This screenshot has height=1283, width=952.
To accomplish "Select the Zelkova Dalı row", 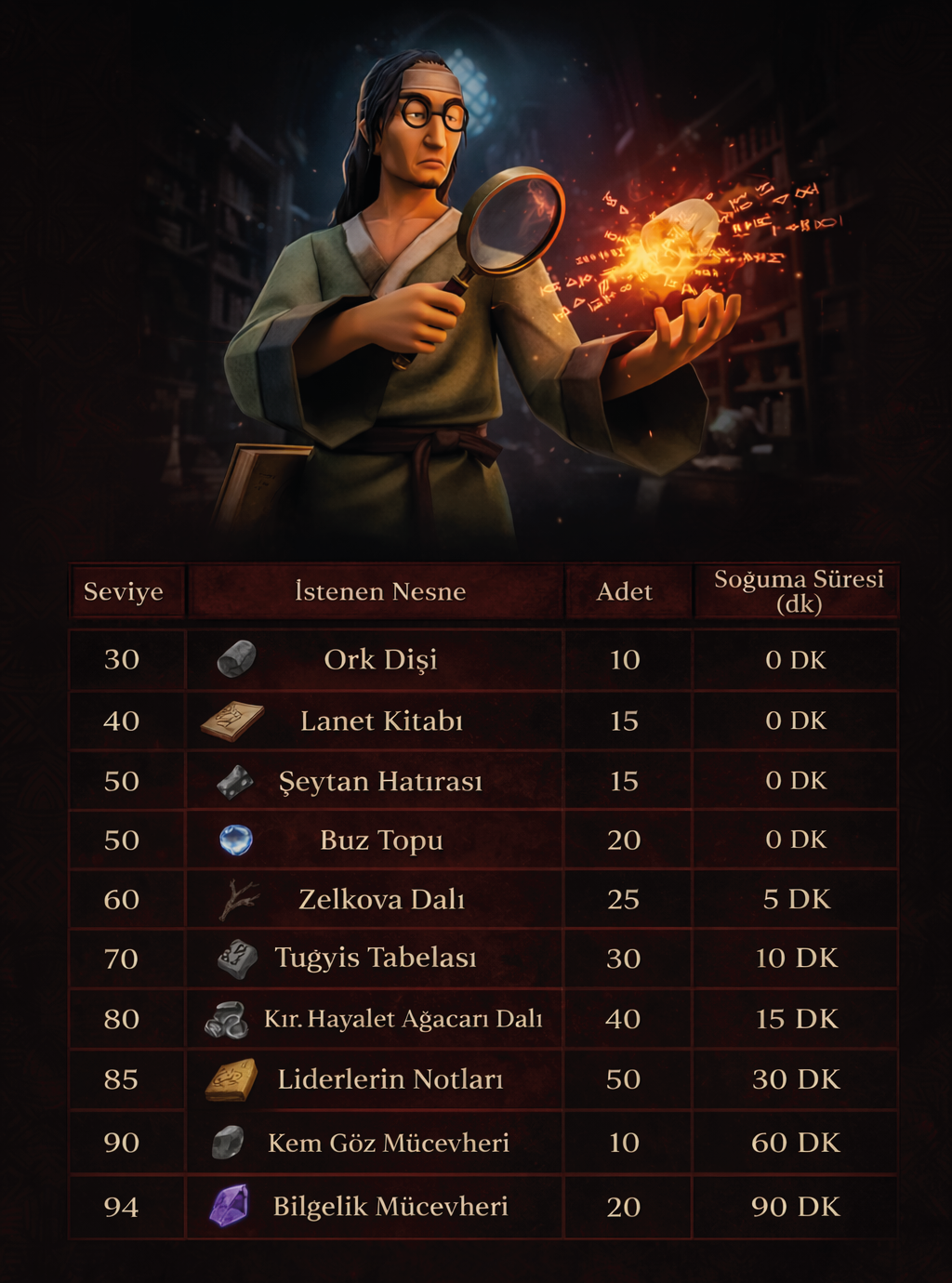I will (381, 900).
